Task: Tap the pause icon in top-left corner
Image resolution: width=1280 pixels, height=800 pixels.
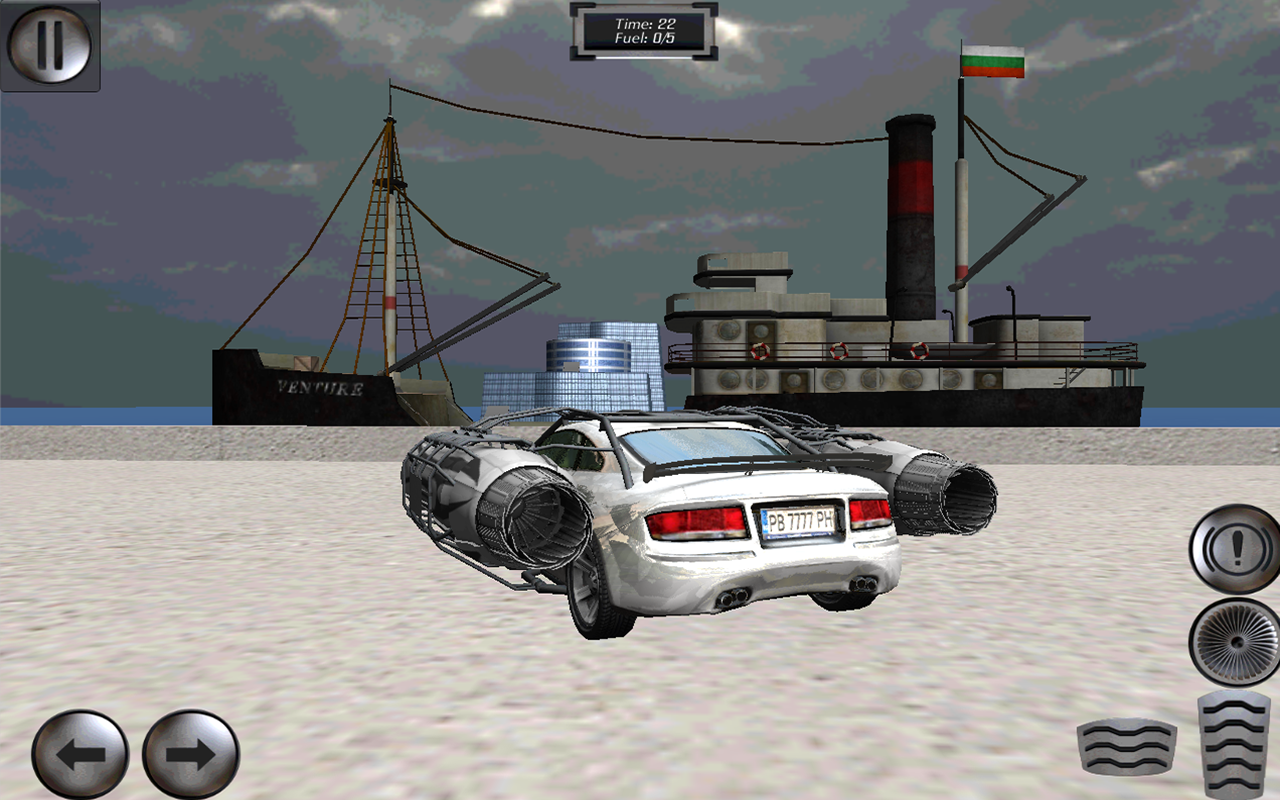Action: 50,47
